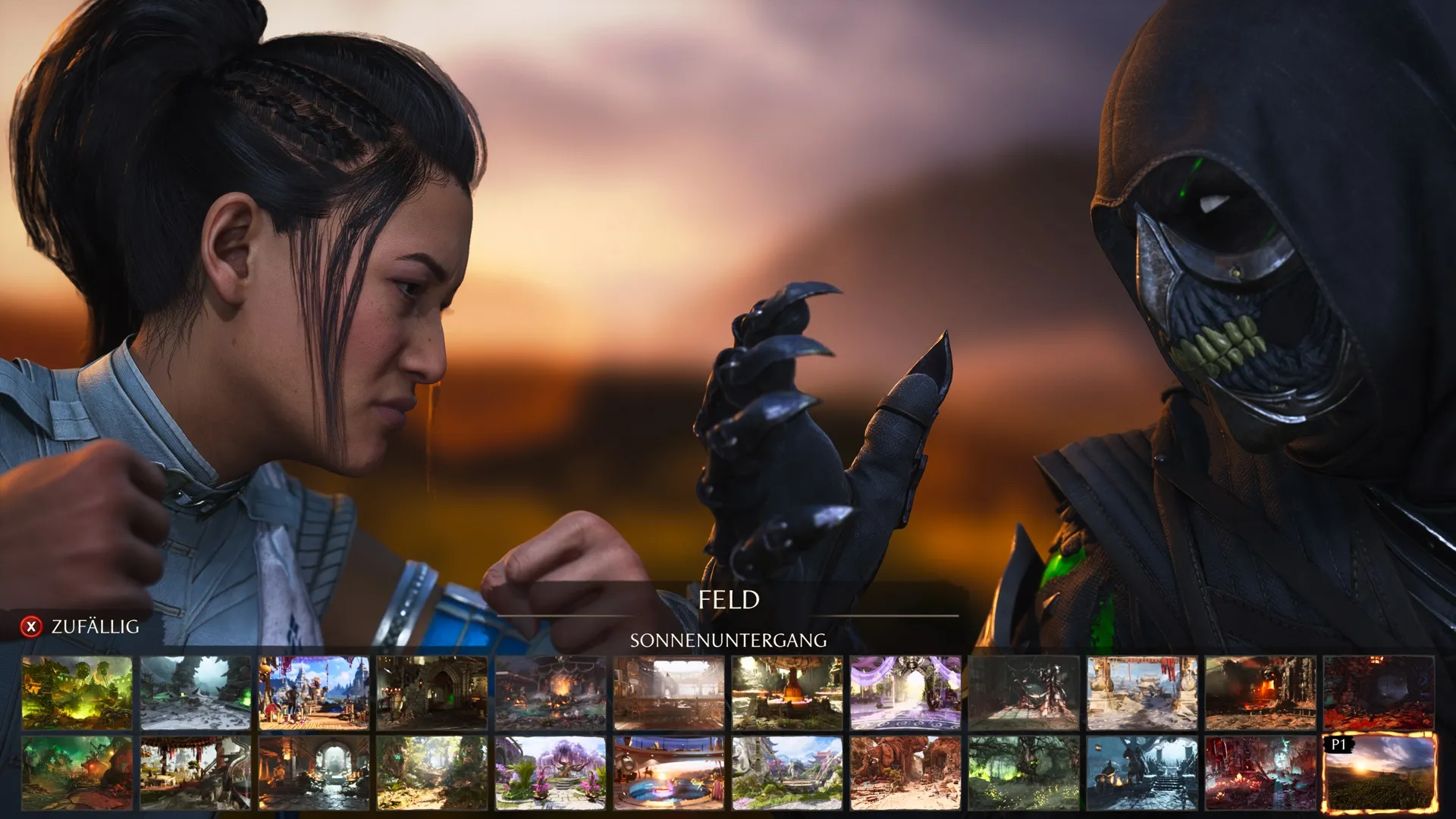This screenshot has width=1456, height=819.
Task: Pick the sunlit teahouse interior stage thumbnail
Action: pyautogui.click(x=669, y=693)
